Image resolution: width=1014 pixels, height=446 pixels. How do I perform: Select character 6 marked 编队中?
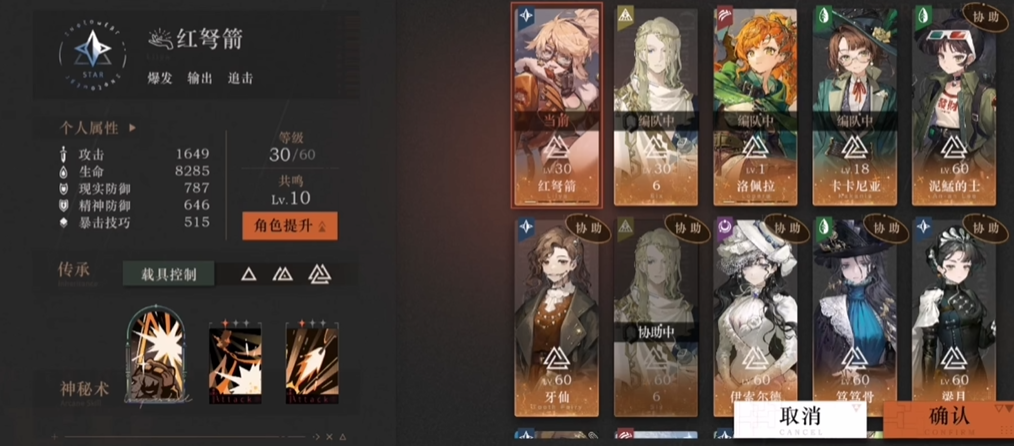(x=655, y=105)
